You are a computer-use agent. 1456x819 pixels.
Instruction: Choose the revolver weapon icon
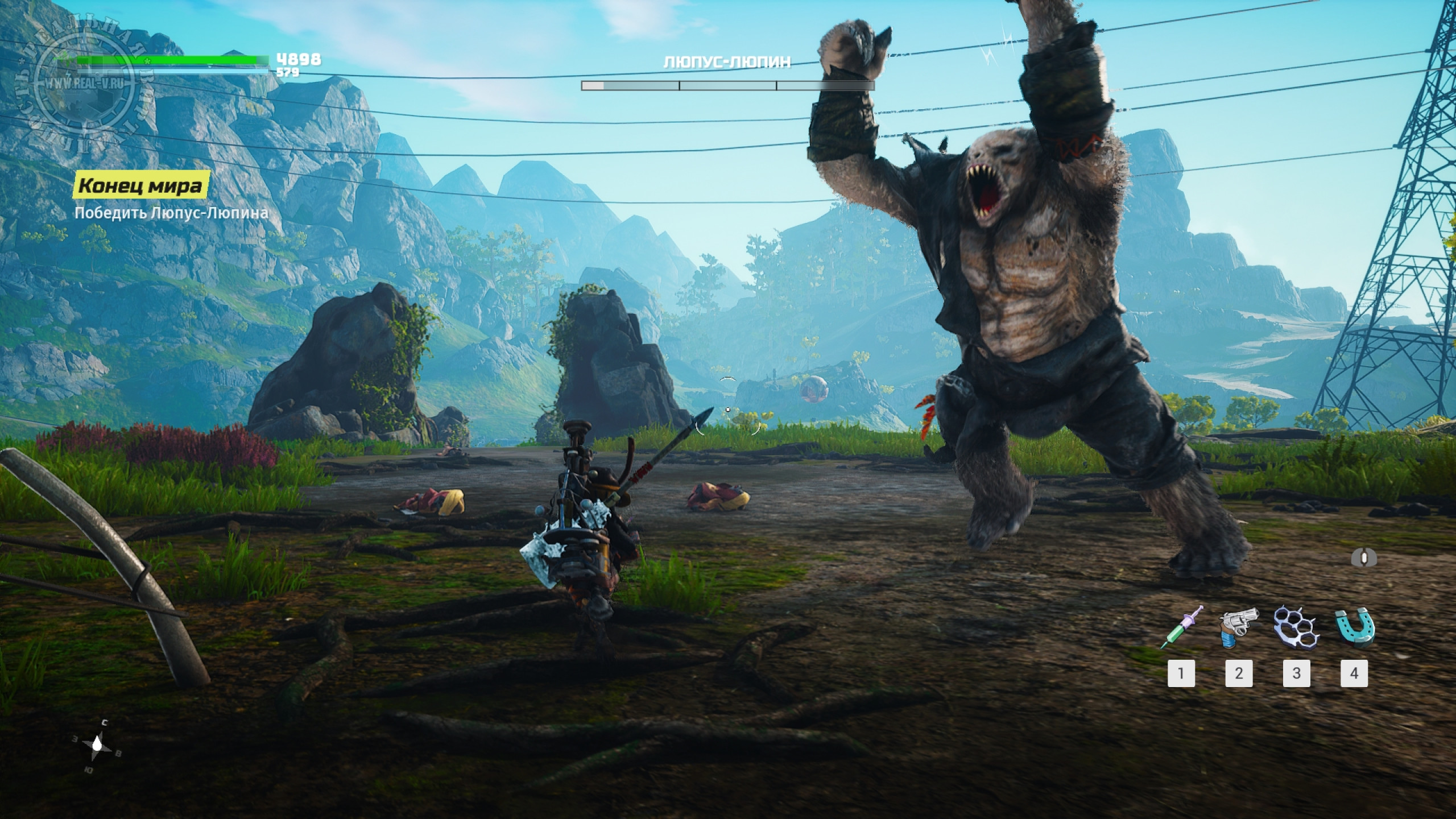(1239, 627)
